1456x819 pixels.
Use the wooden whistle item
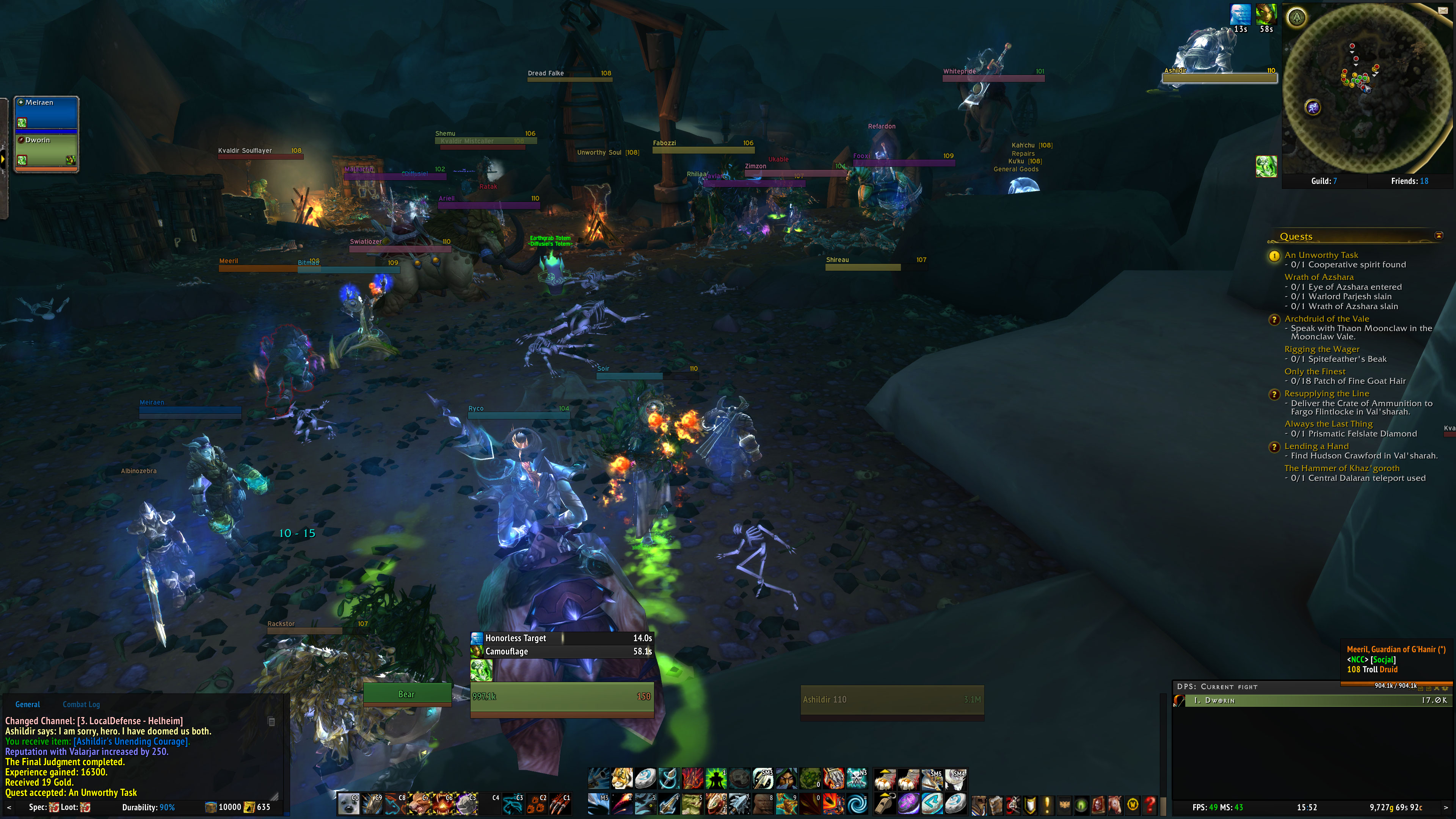pos(885,803)
